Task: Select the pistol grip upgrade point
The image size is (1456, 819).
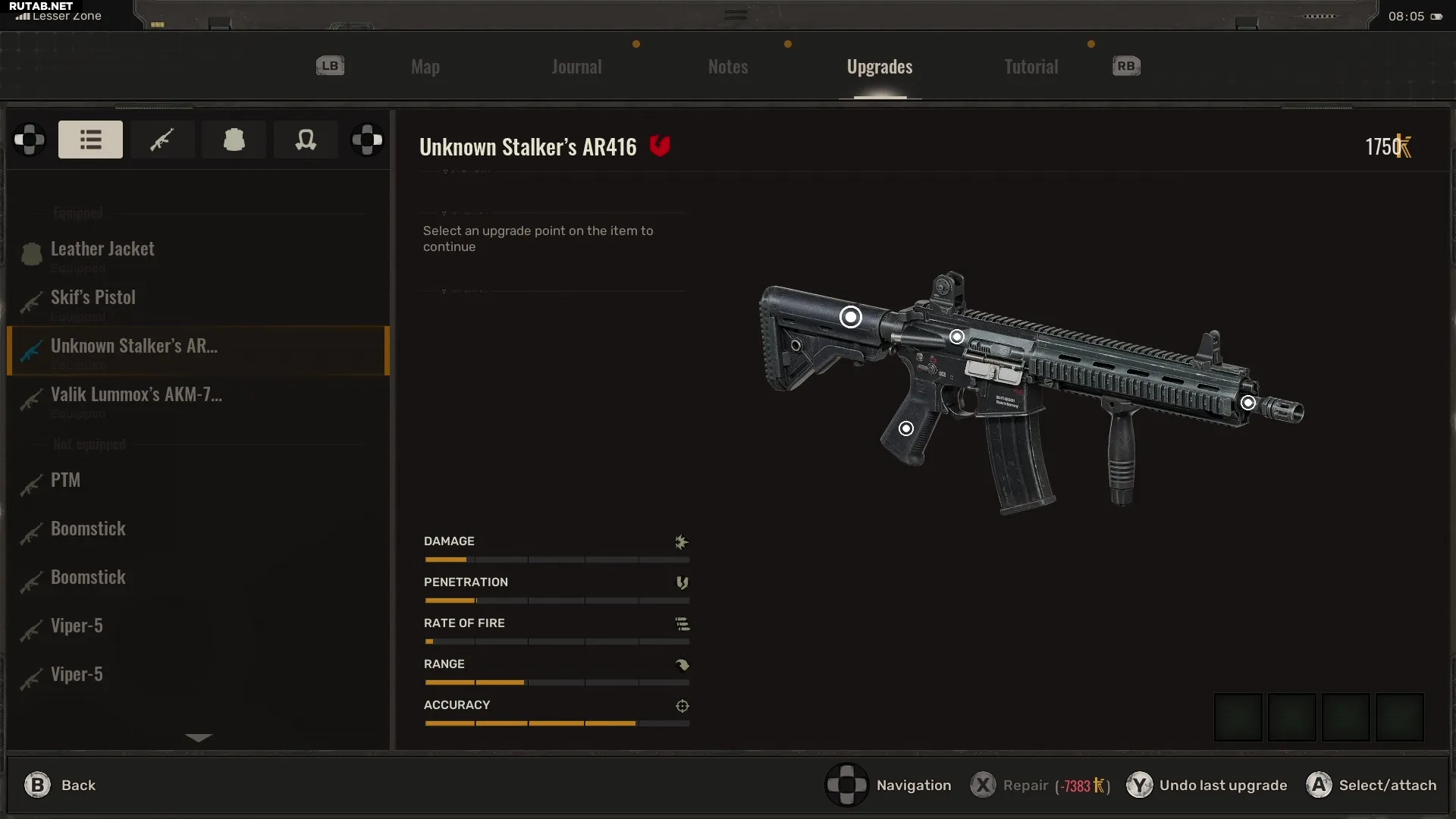Action: point(906,429)
